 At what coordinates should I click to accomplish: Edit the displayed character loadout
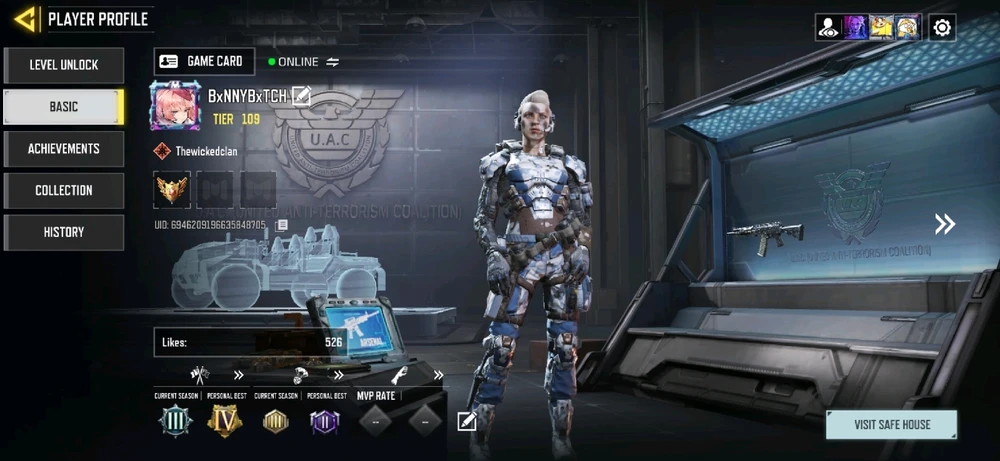(x=466, y=421)
